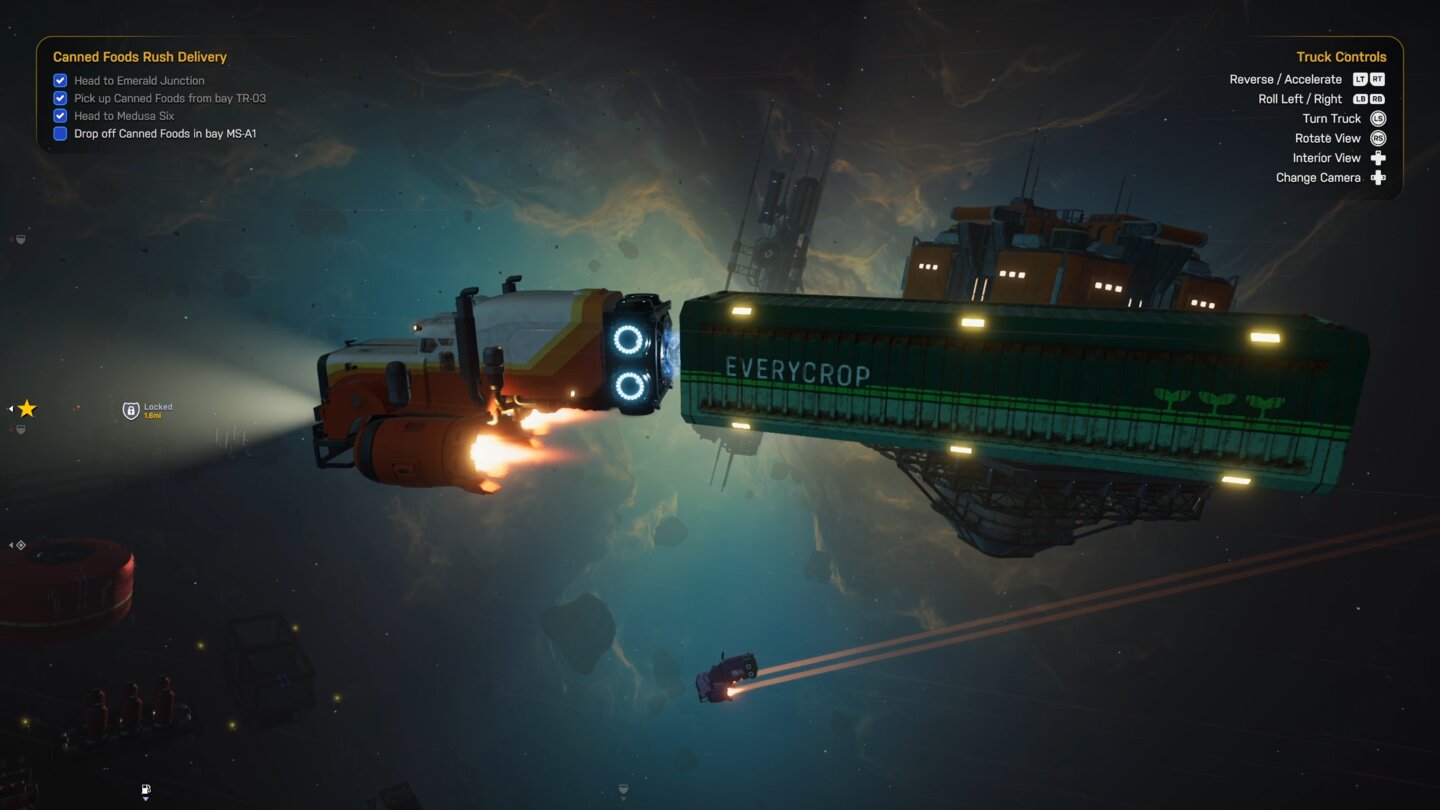1440x810 pixels.
Task: Click the diamond waypoint marker on left edge
Action: pos(22,545)
